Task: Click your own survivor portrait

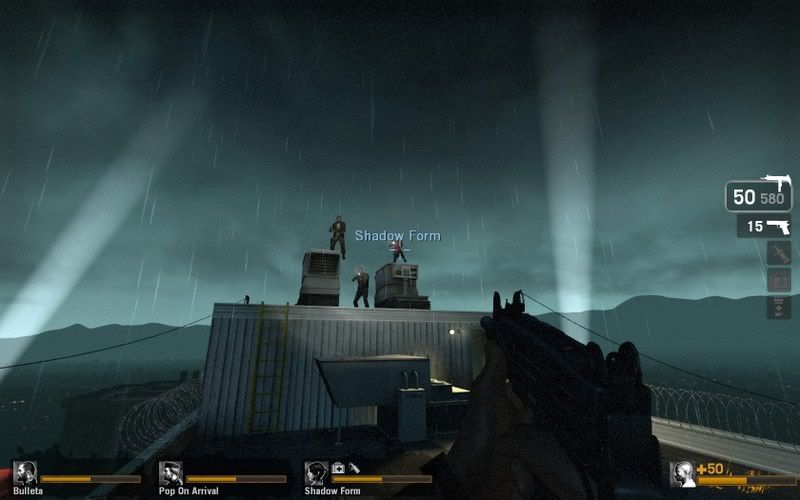Action: (684, 473)
